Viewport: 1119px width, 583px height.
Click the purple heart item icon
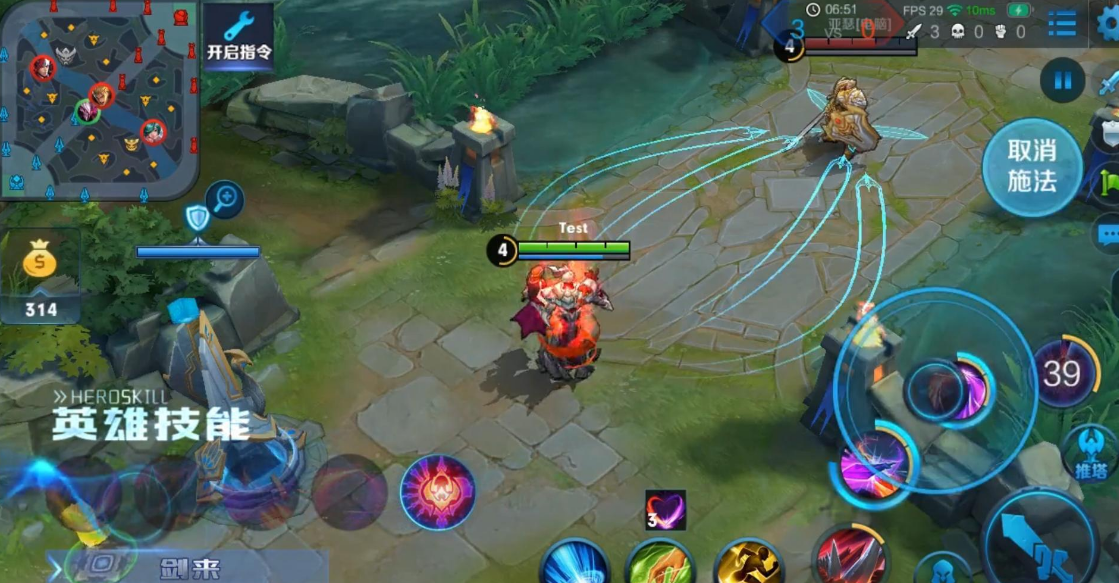click(665, 510)
